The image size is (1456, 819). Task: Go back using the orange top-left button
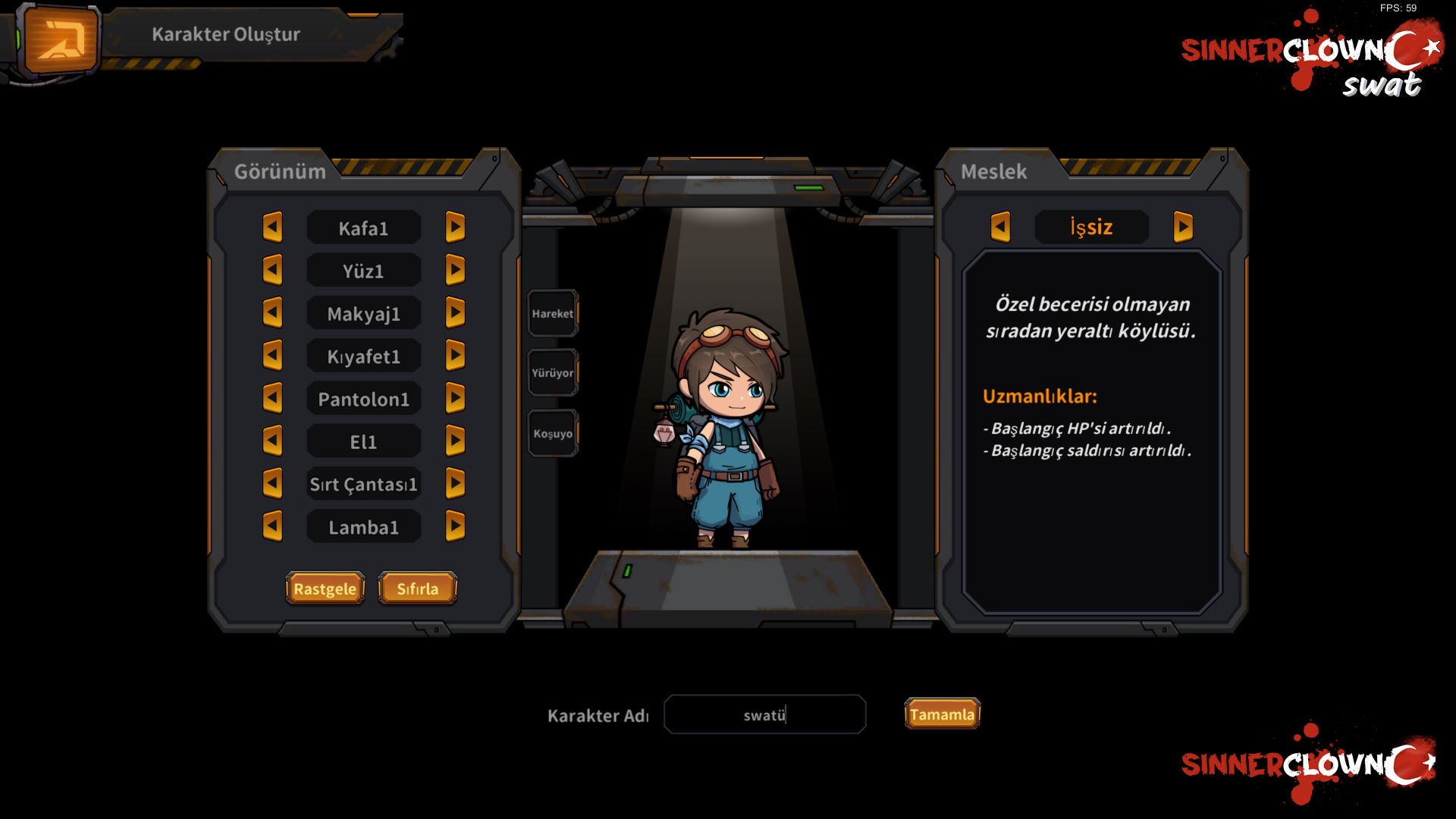[62, 39]
